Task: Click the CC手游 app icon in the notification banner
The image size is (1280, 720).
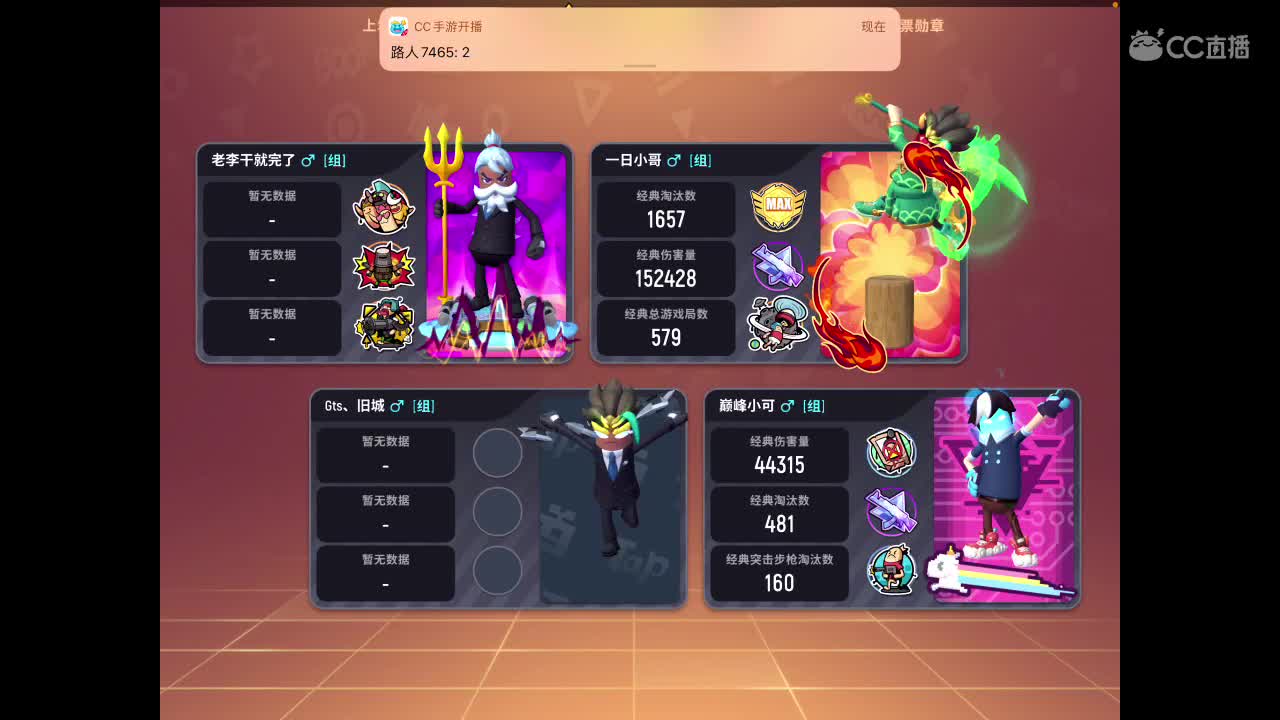Action: tap(399, 26)
